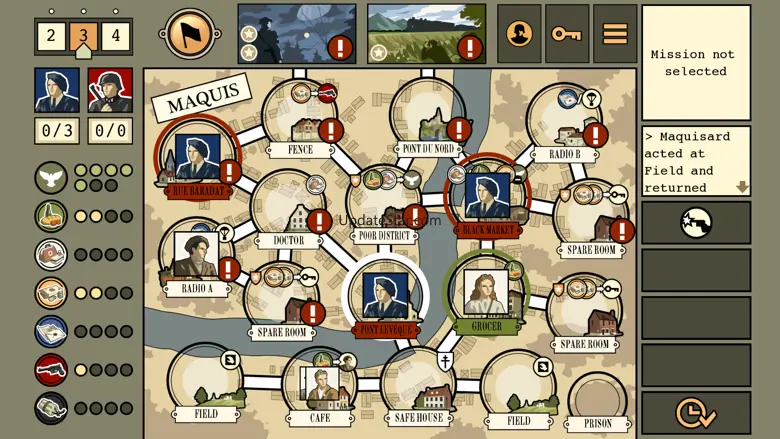This screenshot has width=780, height=439.
Task: Click the flag emblem button
Action: 190,35
